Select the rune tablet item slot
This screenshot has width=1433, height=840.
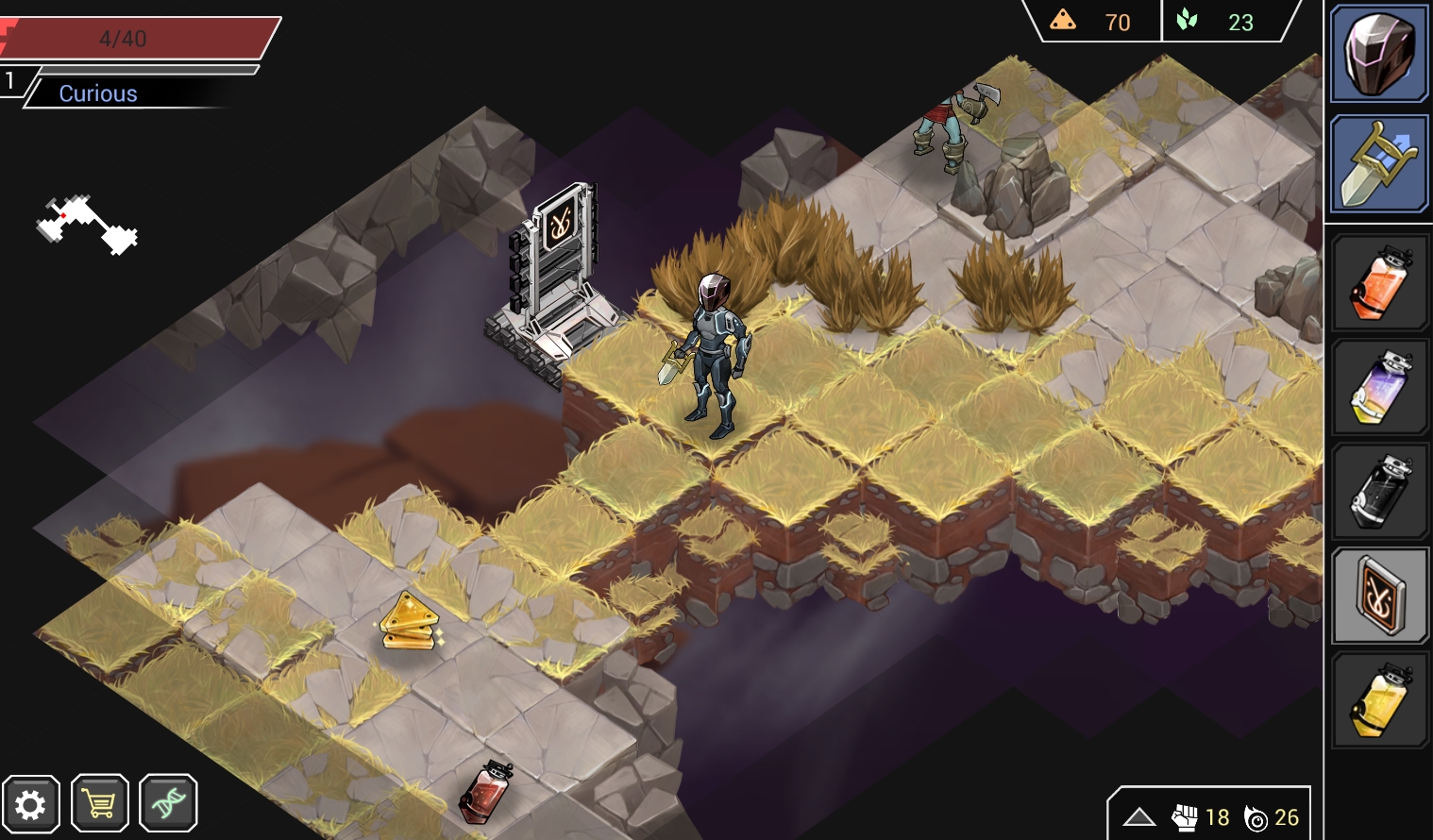pyautogui.click(x=1379, y=596)
